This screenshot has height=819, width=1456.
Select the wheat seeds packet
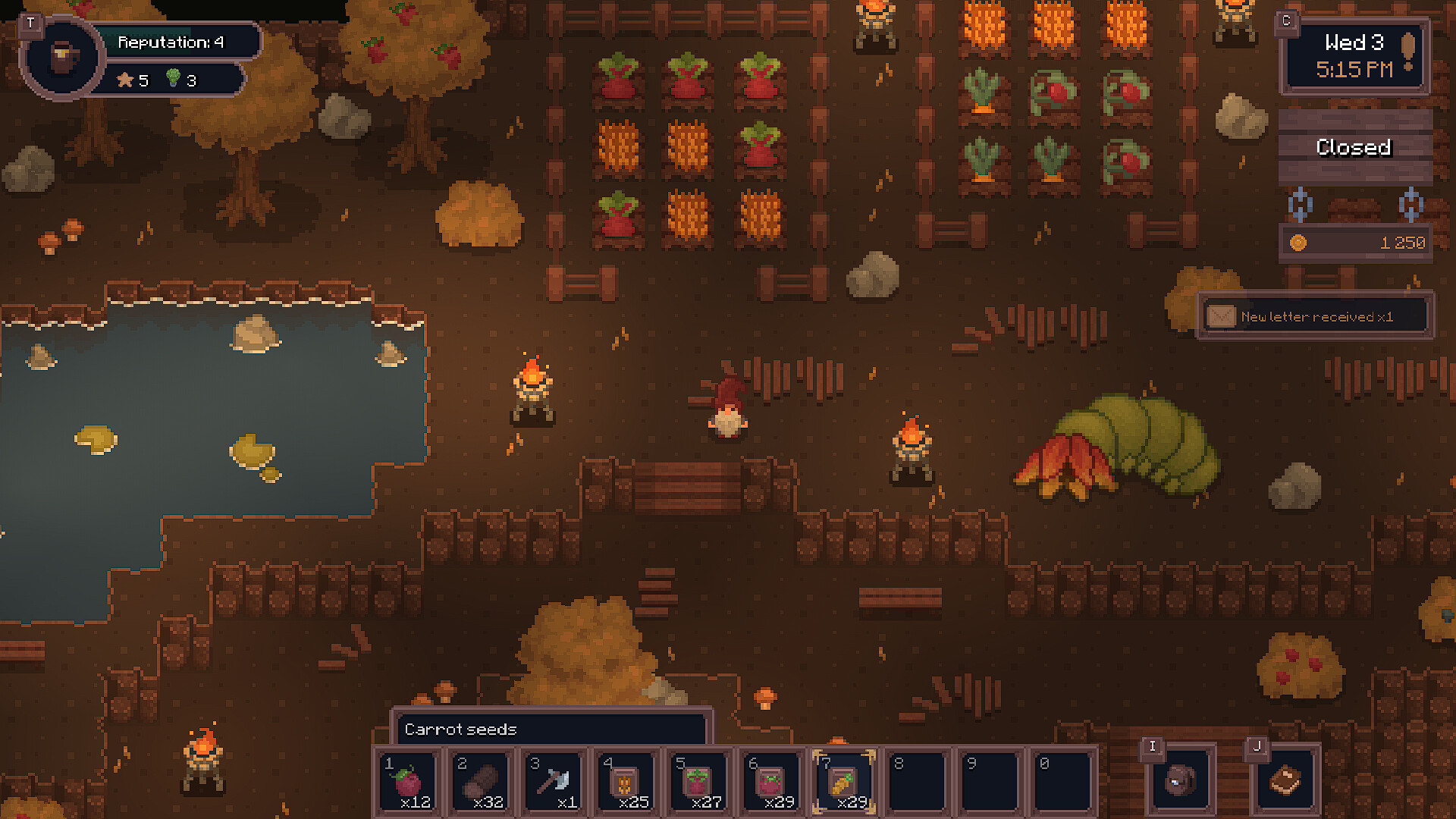click(626, 782)
